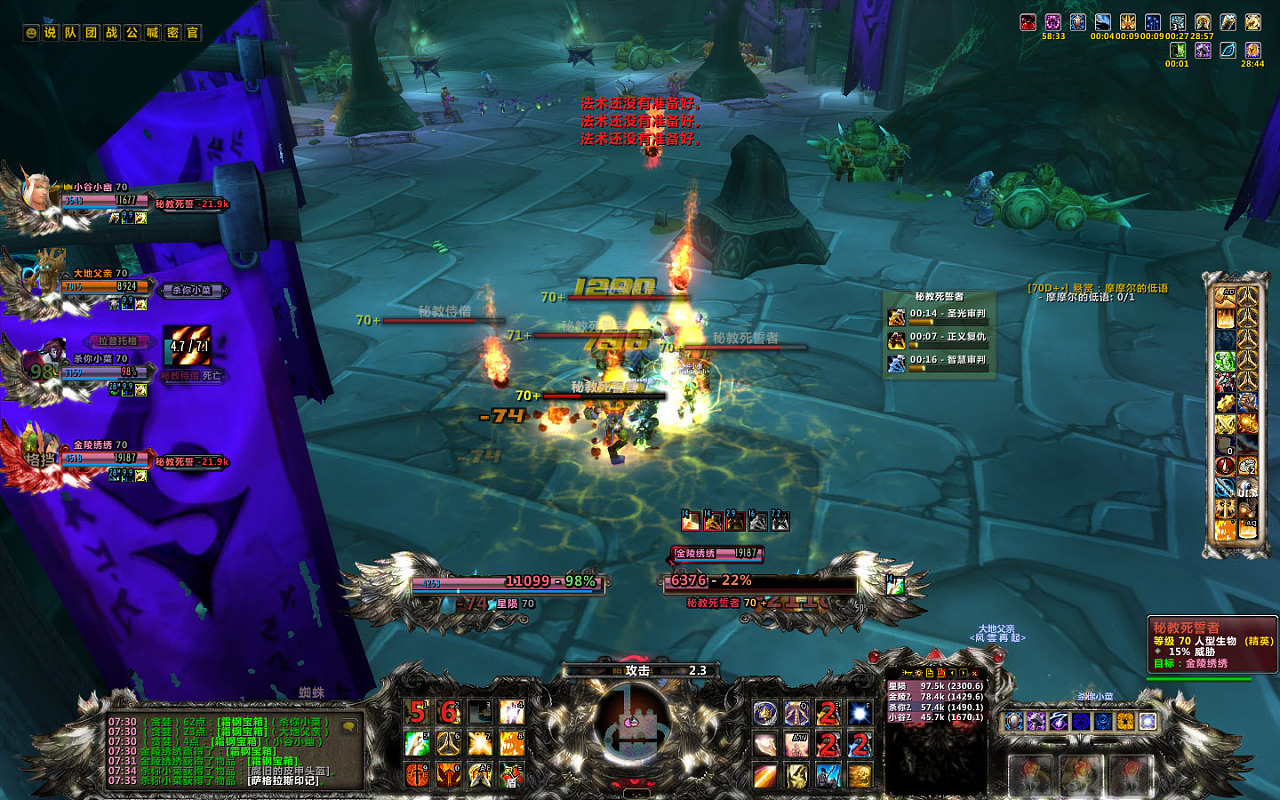
Task: Click the 说 (say) chat channel button
Action: [51, 33]
